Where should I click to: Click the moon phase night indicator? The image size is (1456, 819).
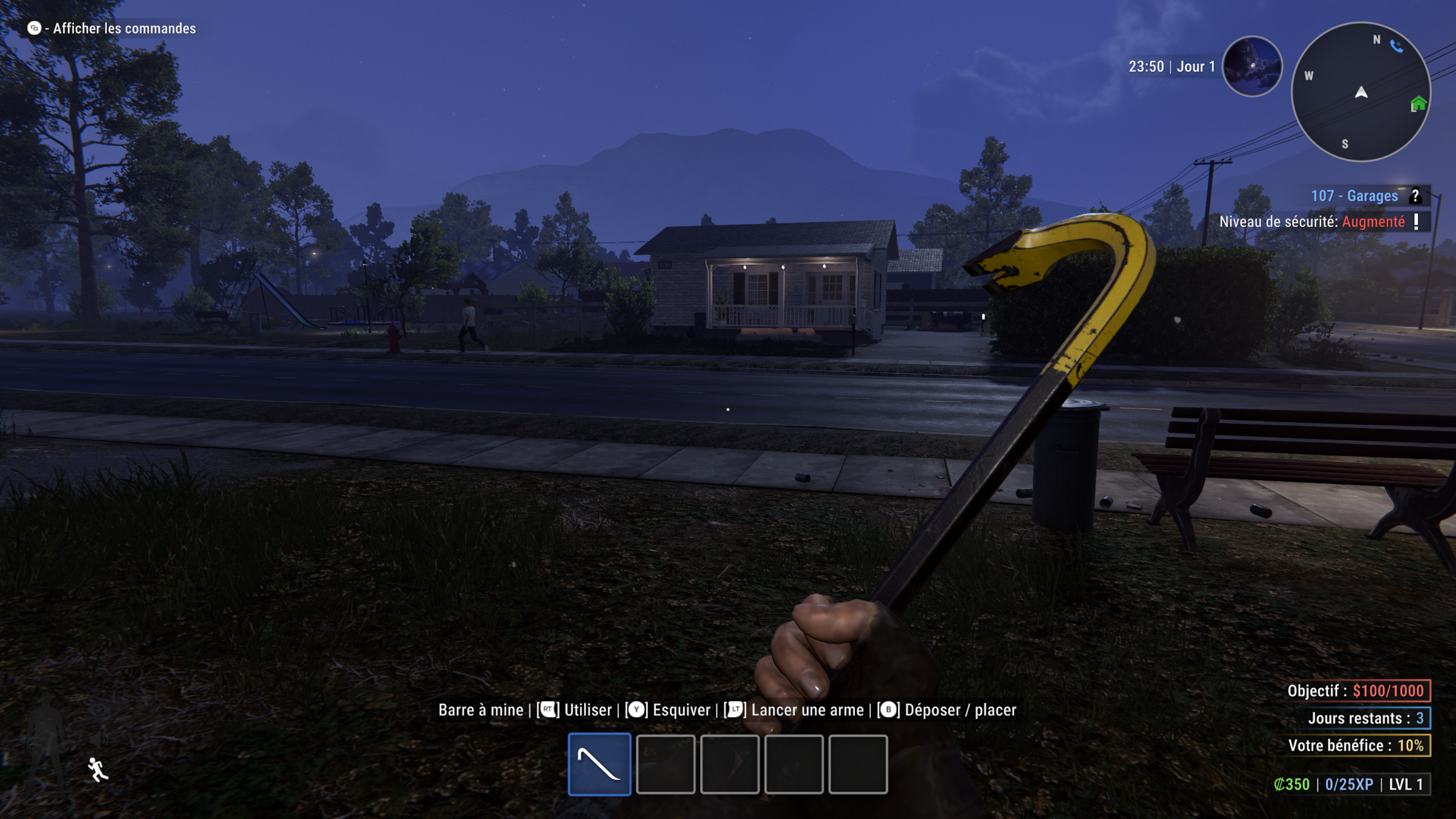click(1252, 67)
